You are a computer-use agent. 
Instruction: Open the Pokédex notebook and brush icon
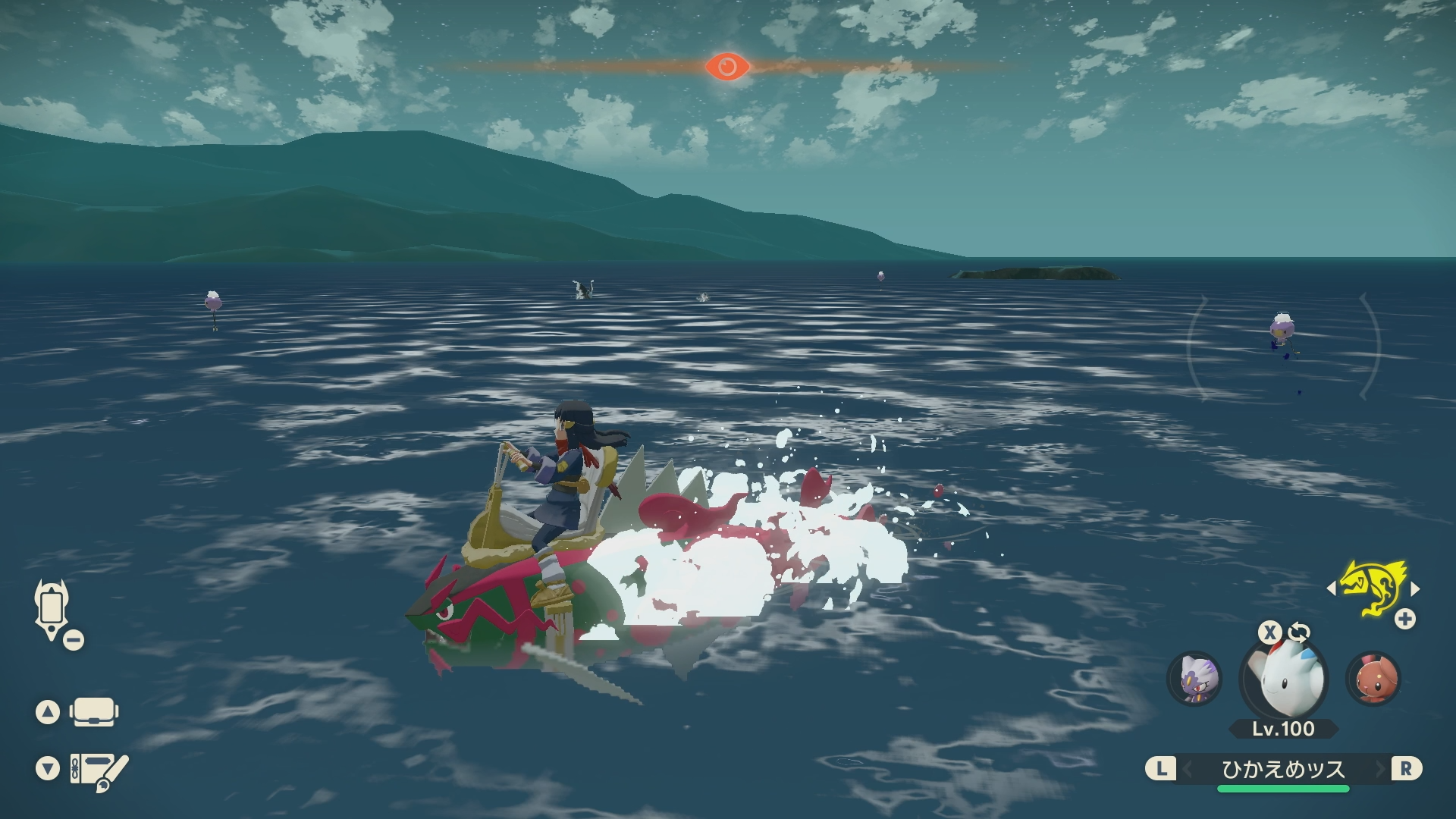(x=99, y=770)
